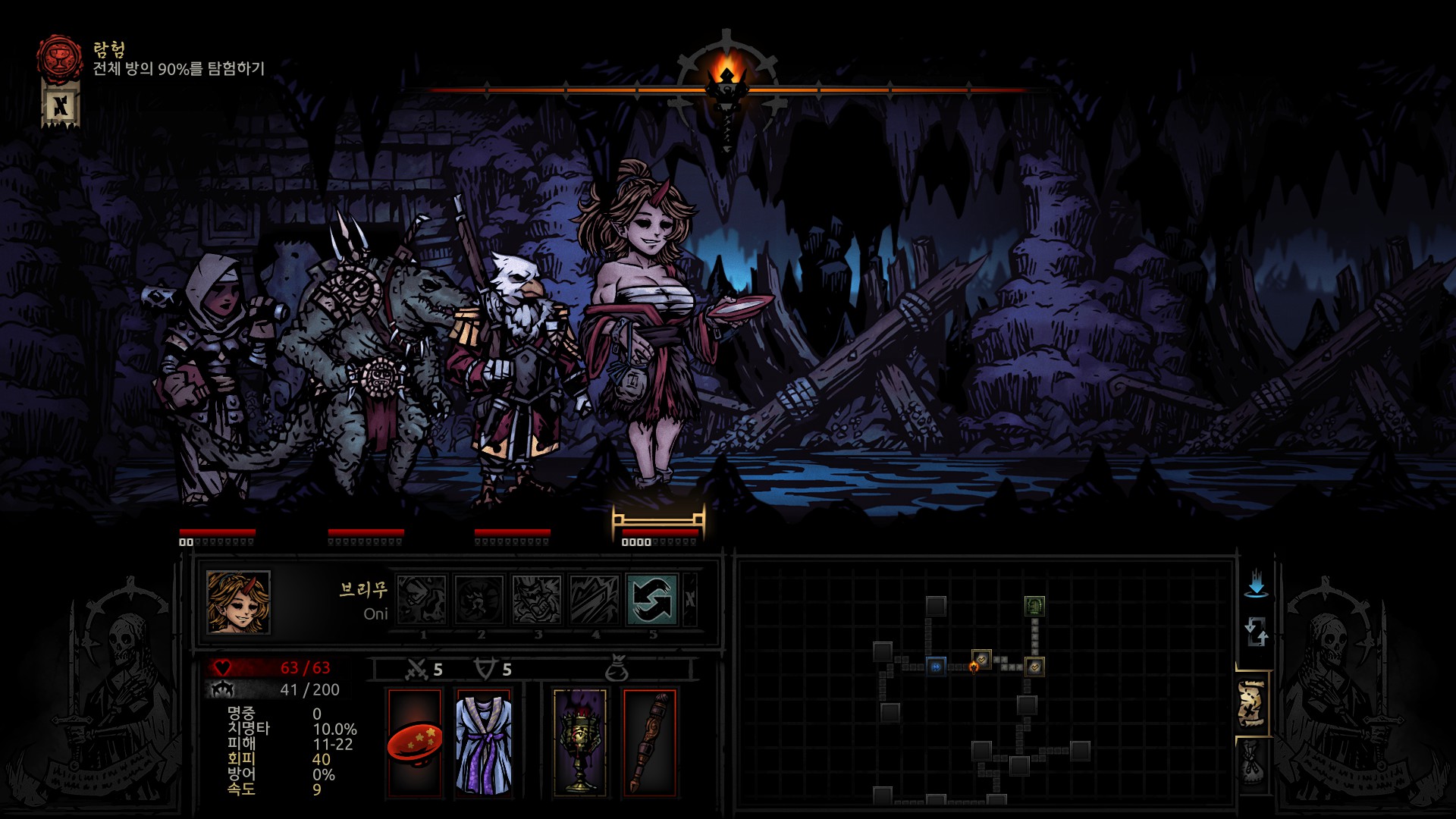Select the blue robe armor slot
The image size is (1456, 819).
484,743
